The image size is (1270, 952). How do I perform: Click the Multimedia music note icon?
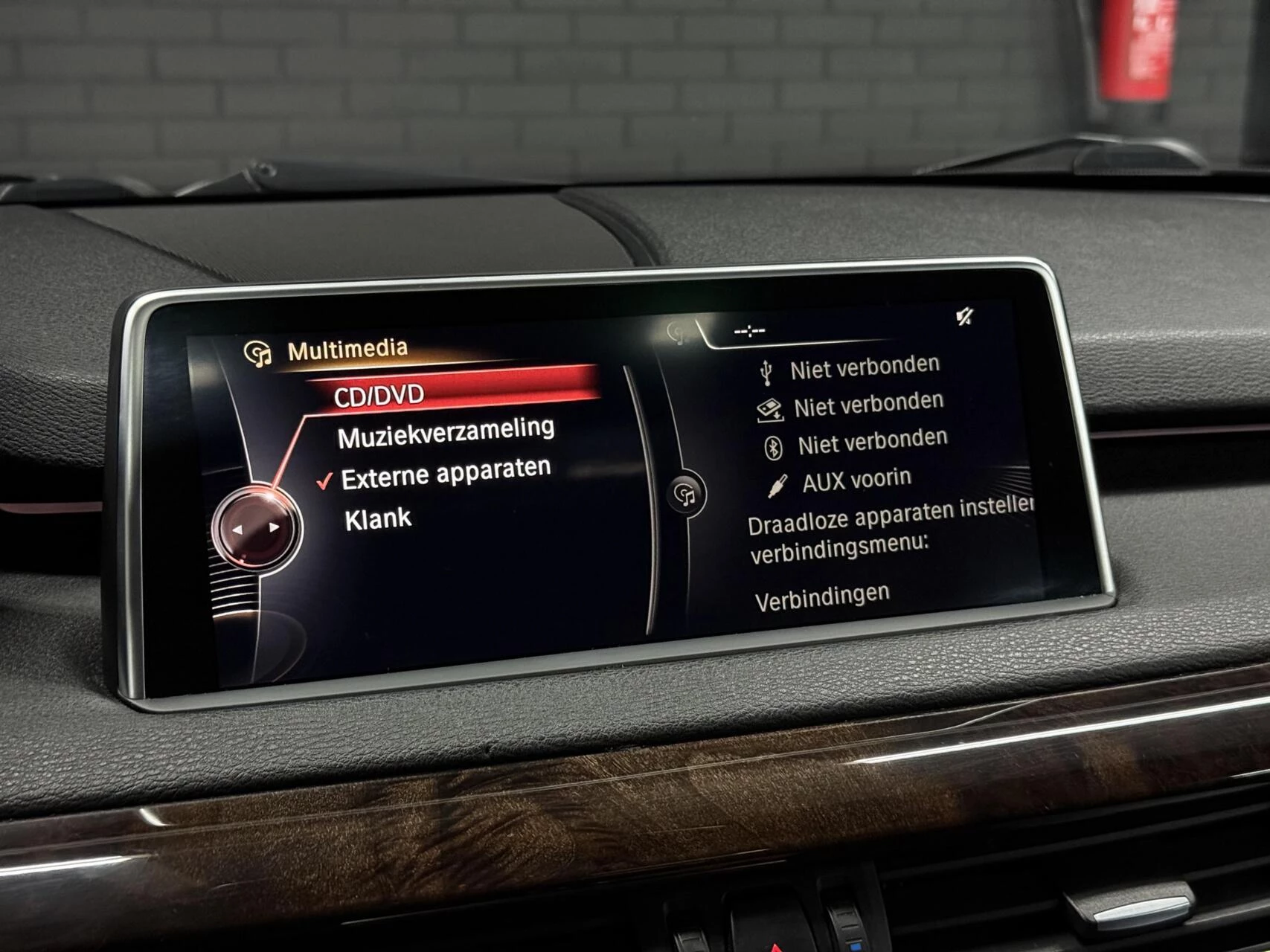tap(258, 344)
